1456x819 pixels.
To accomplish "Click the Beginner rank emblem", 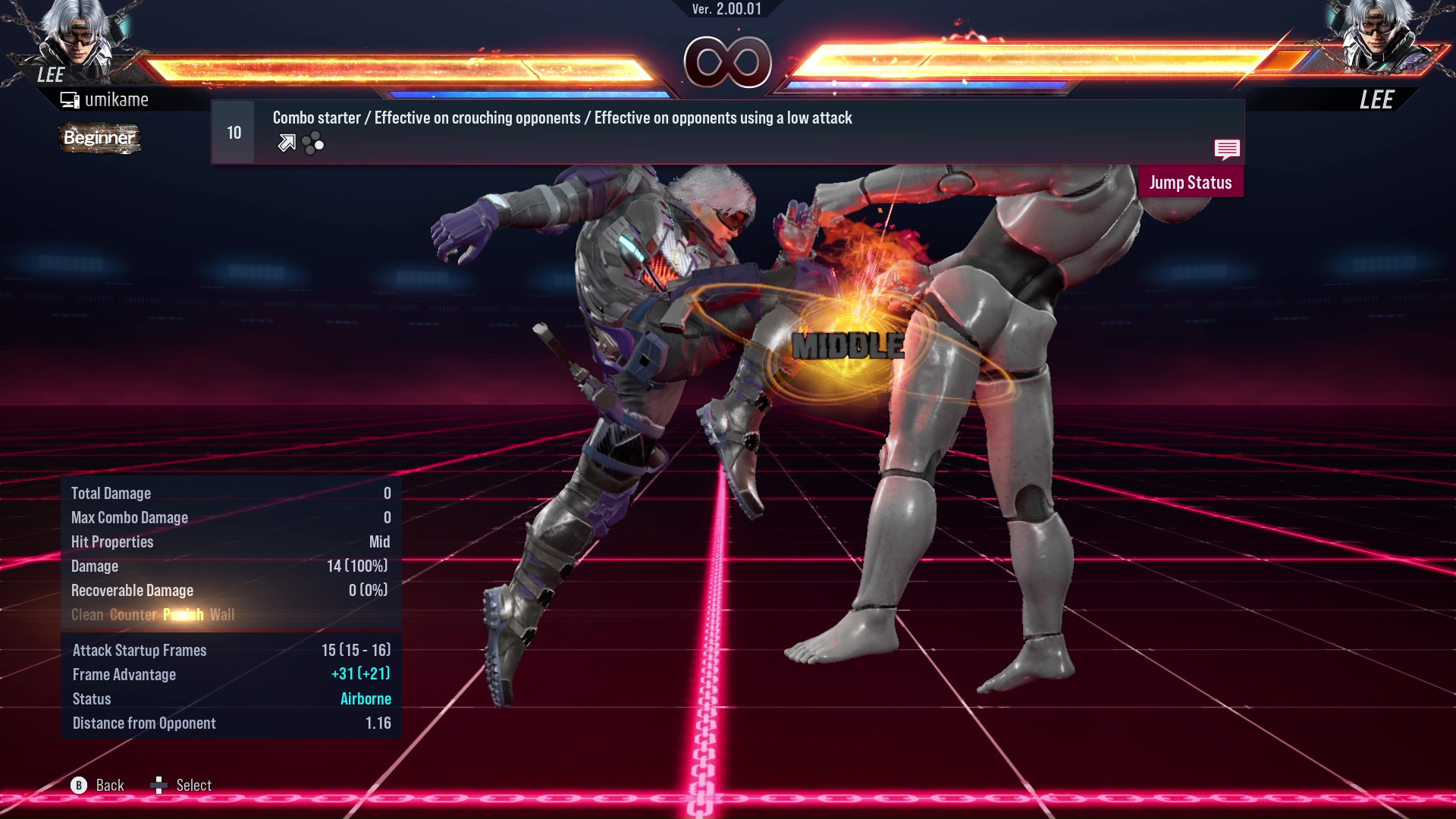I will 99,138.
